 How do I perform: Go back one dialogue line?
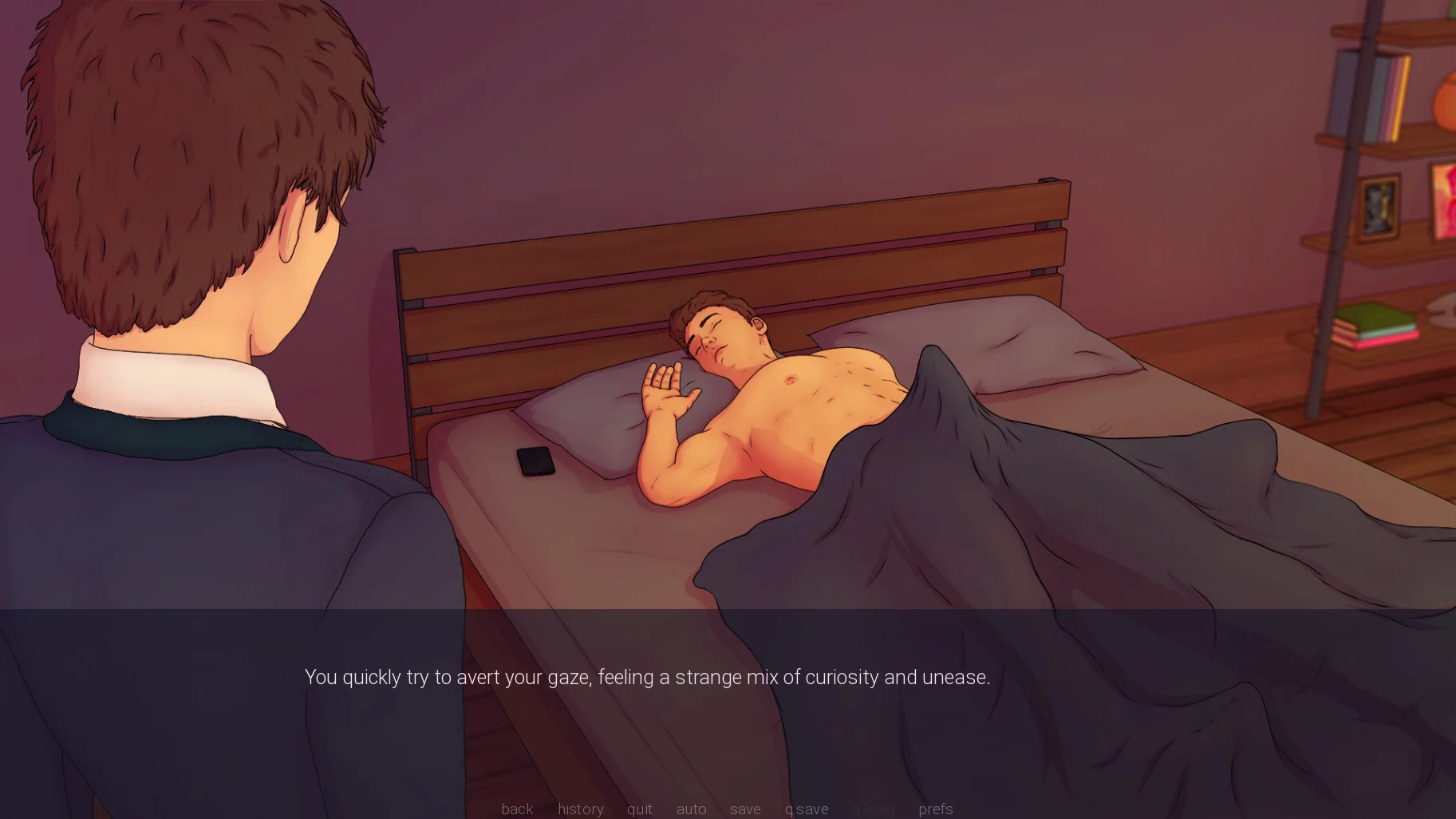point(517,809)
